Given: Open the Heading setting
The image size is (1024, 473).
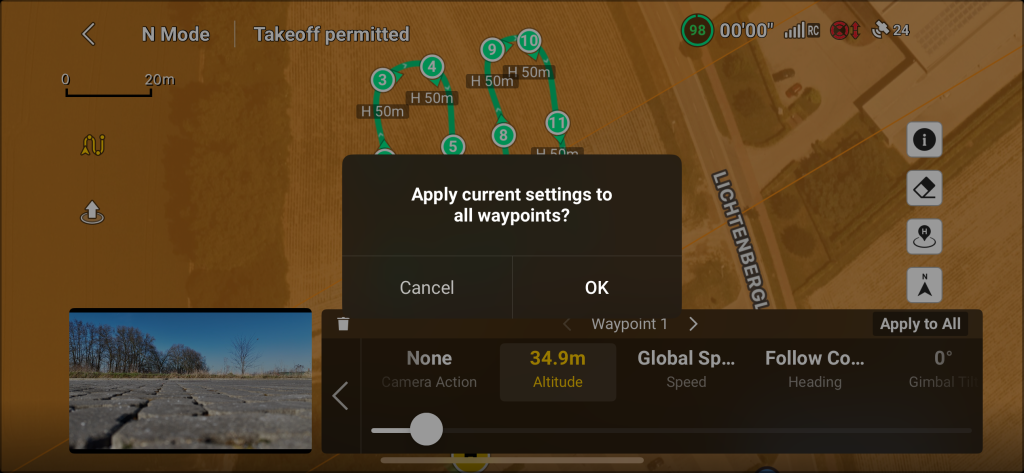Looking at the screenshot, I should click(814, 368).
